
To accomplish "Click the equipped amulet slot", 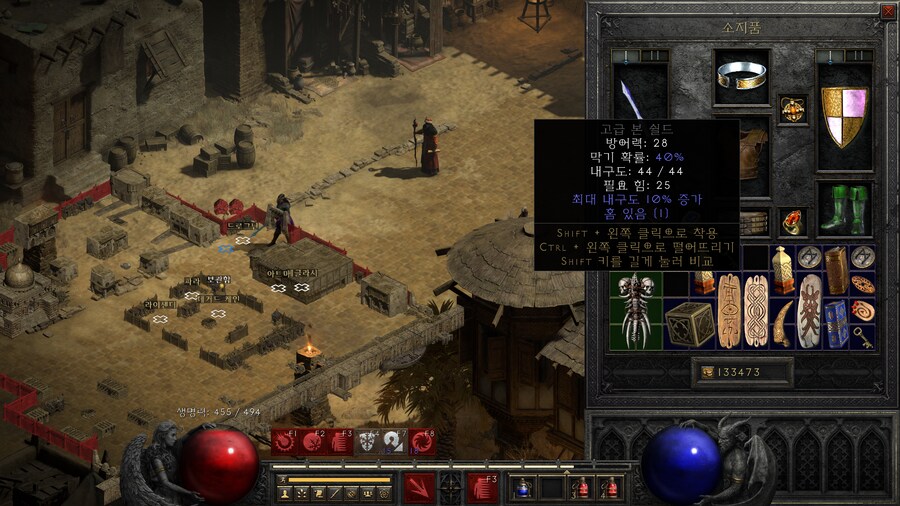I will click(793, 110).
